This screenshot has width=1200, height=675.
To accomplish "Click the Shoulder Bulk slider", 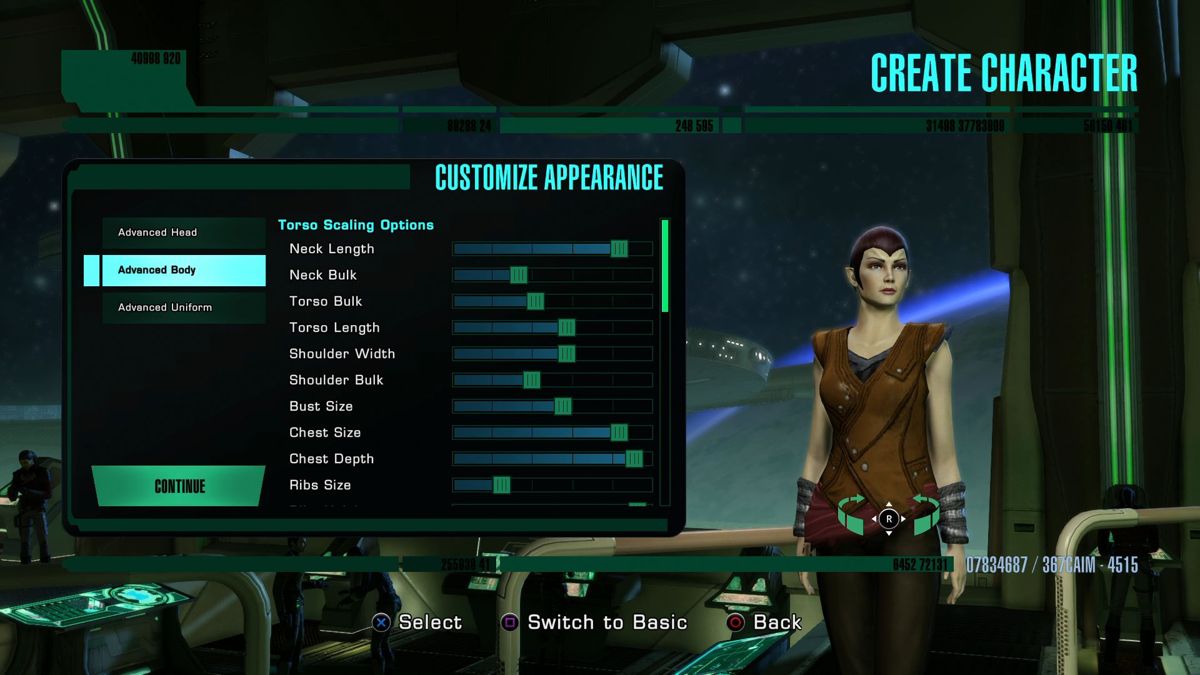I will [531, 380].
